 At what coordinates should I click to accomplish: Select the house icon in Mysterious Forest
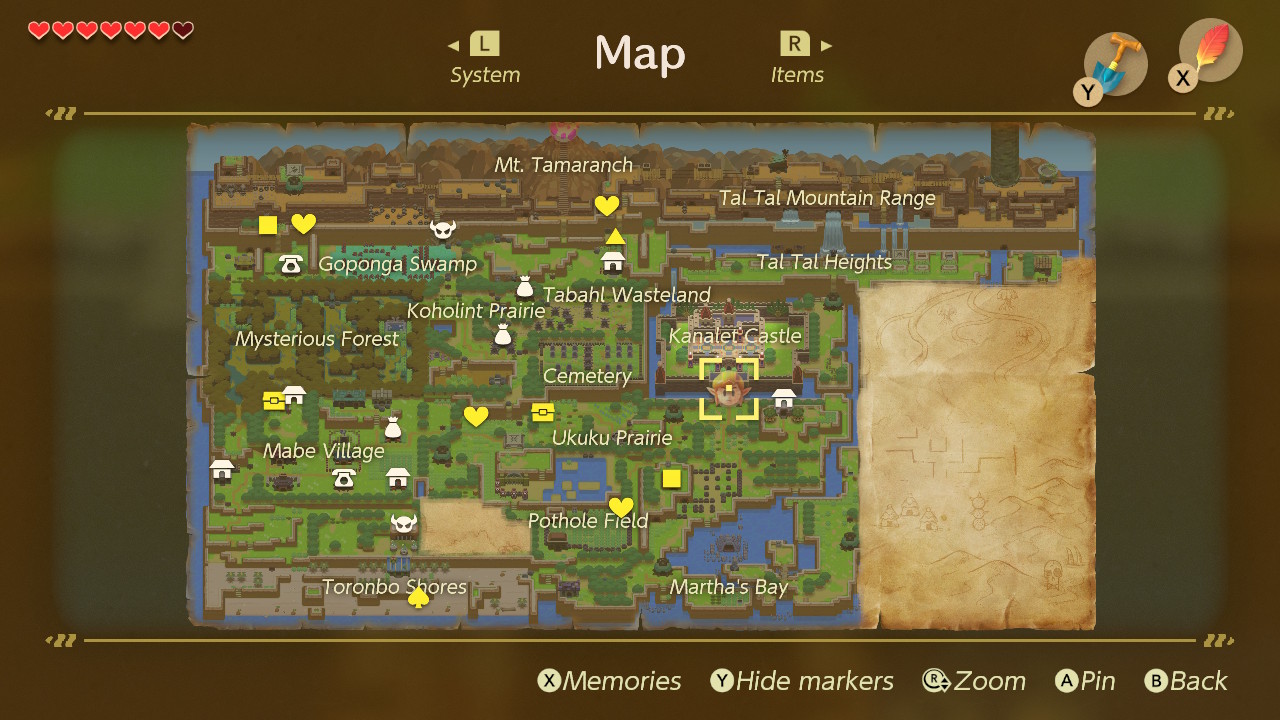[x=294, y=394]
